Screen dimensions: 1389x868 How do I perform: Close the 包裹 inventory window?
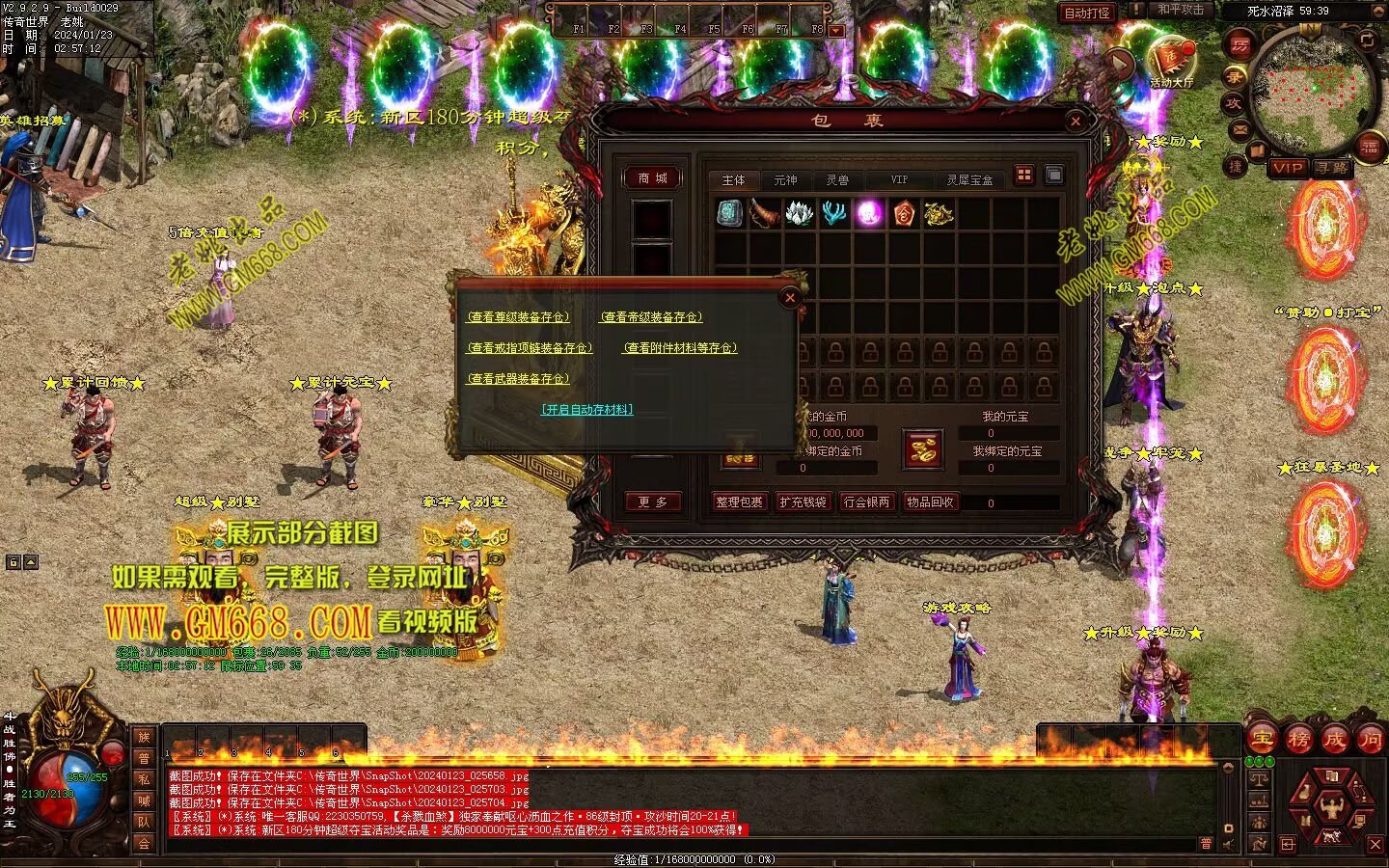pyautogui.click(x=1076, y=121)
